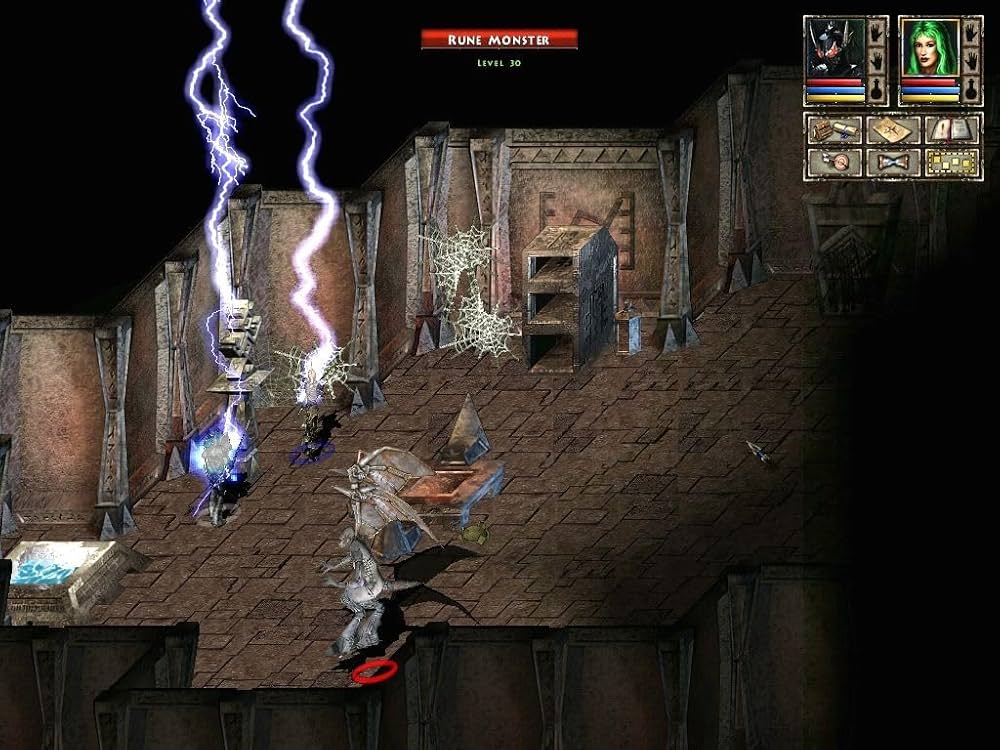Select the dark armored knight portrait

point(834,47)
